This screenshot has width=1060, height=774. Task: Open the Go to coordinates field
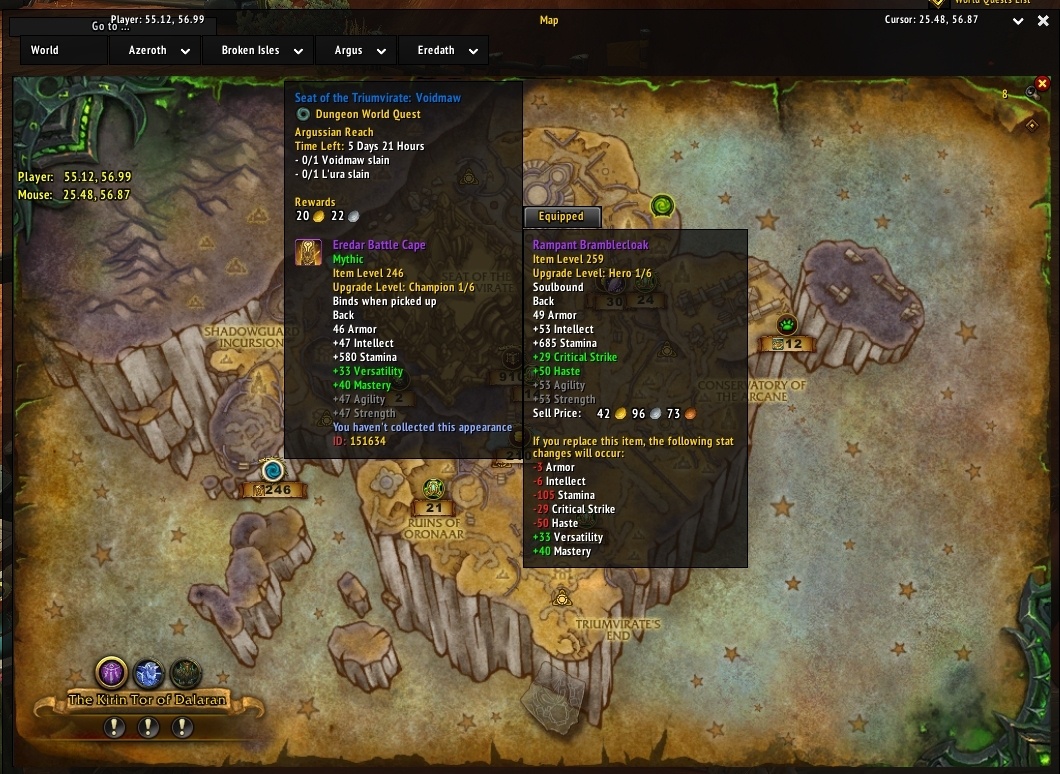[x=110, y=26]
